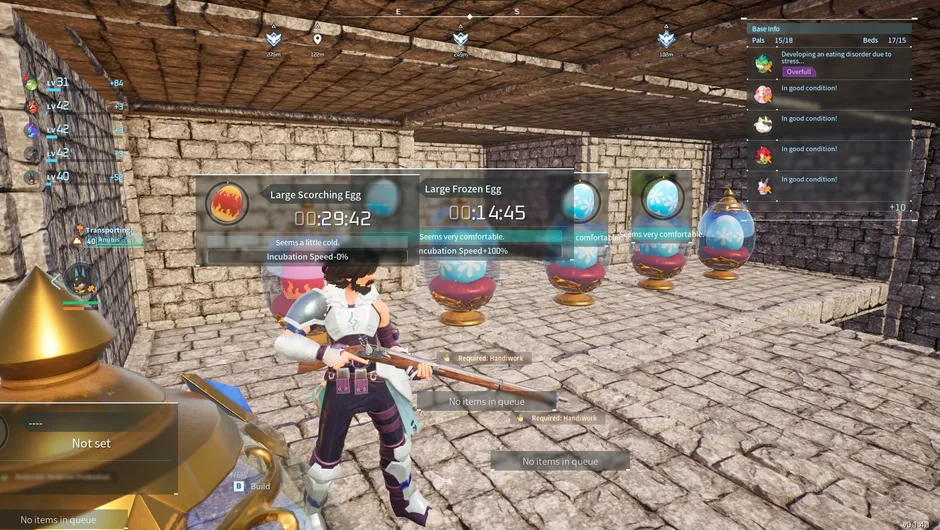Image resolution: width=940 pixels, height=530 pixels.
Task: Click the Anubis active pal portrait
Action: pyautogui.click(x=80, y=277)
